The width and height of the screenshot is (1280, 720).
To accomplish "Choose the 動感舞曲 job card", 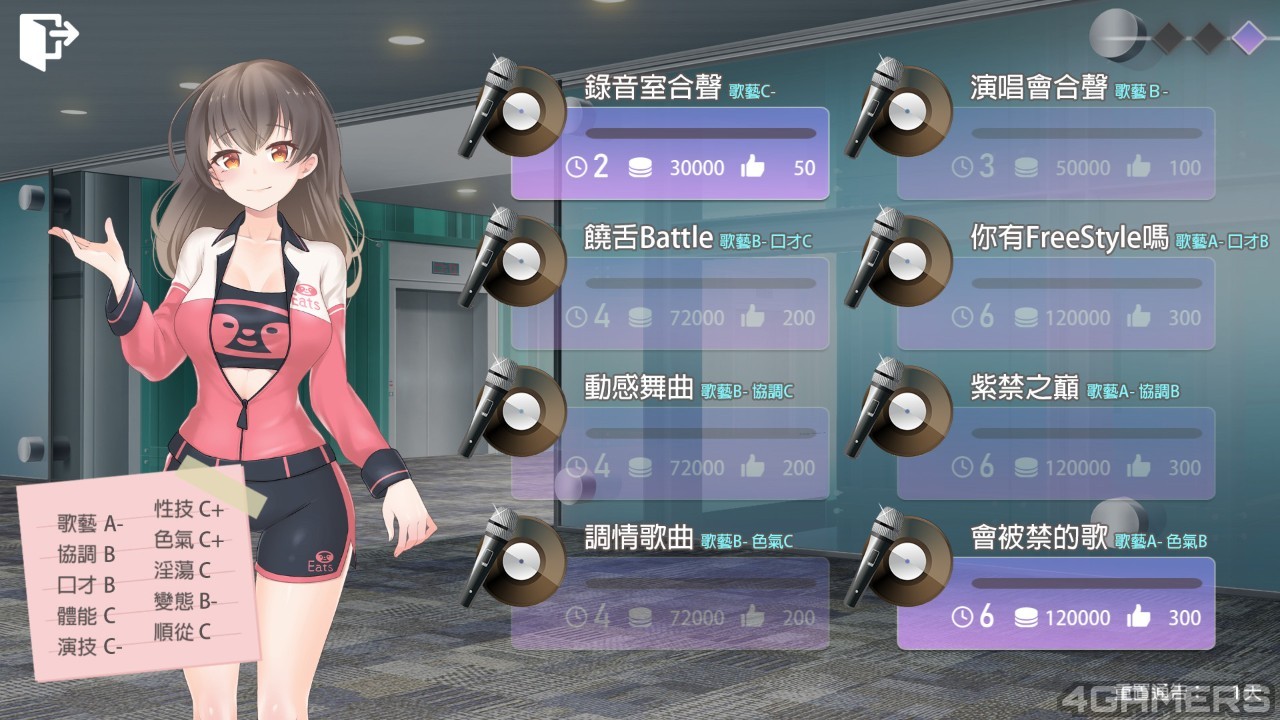I will 670,453.
